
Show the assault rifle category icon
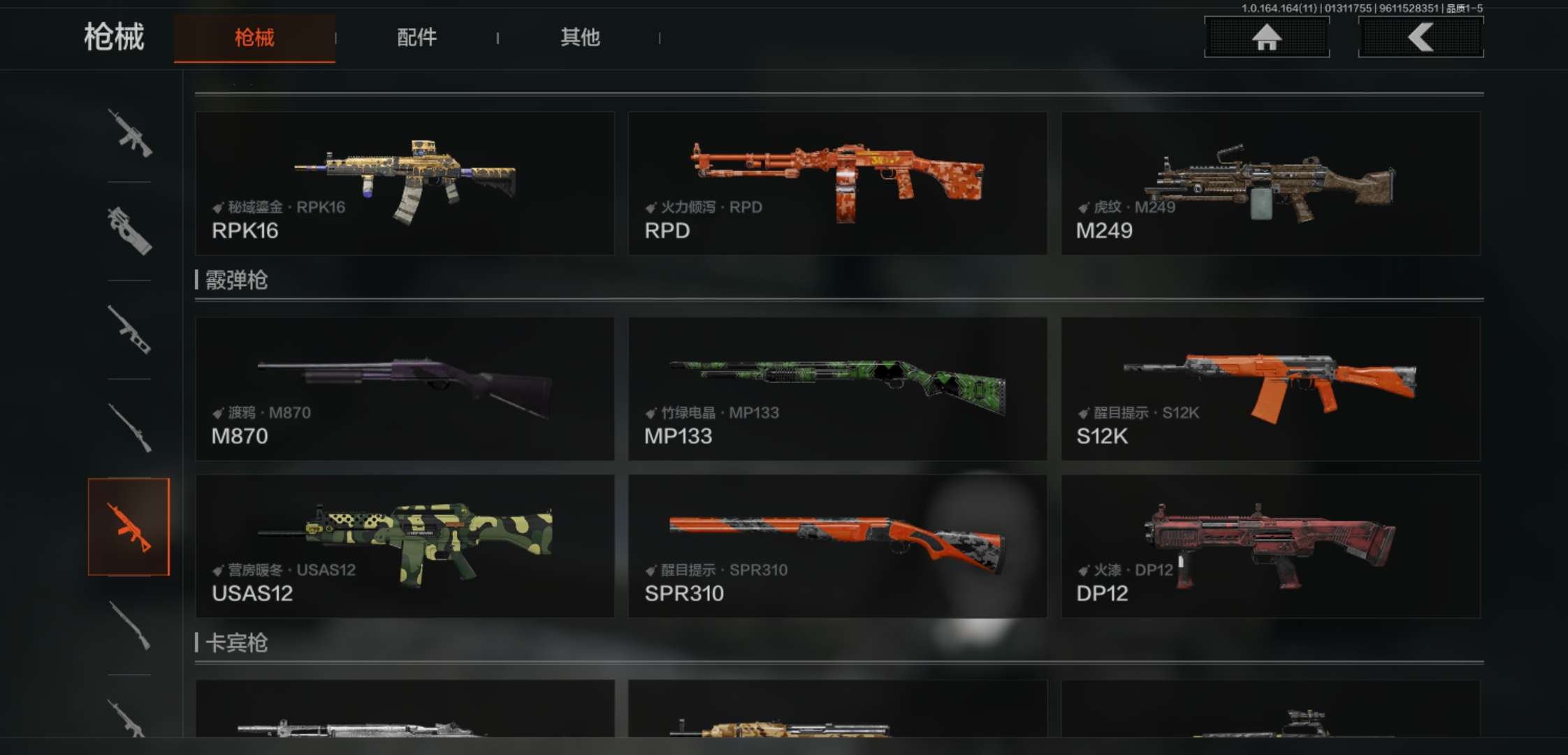coord(129,133)
